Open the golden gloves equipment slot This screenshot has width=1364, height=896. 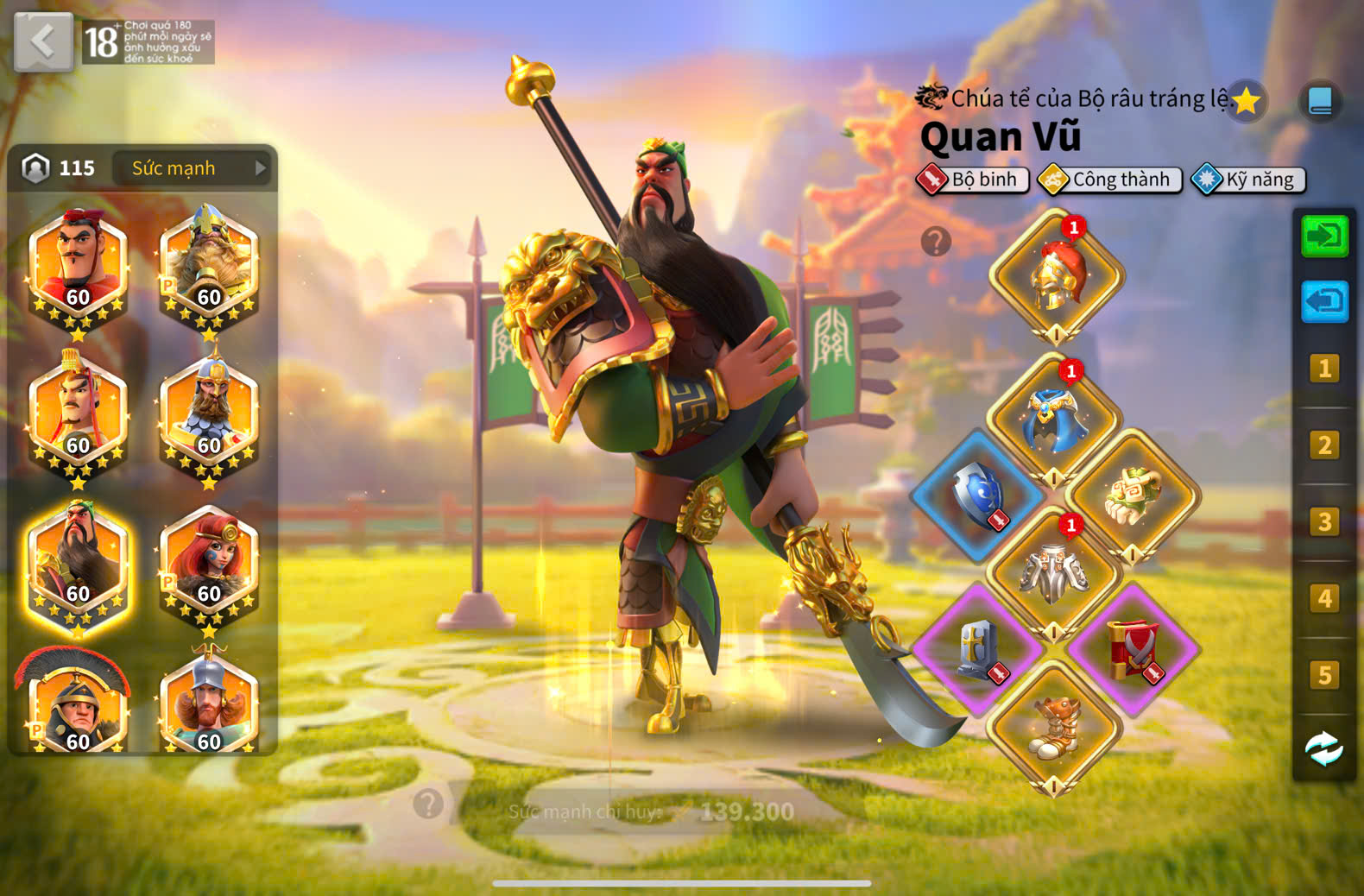pyautogui.click(x=1132, y=495)
